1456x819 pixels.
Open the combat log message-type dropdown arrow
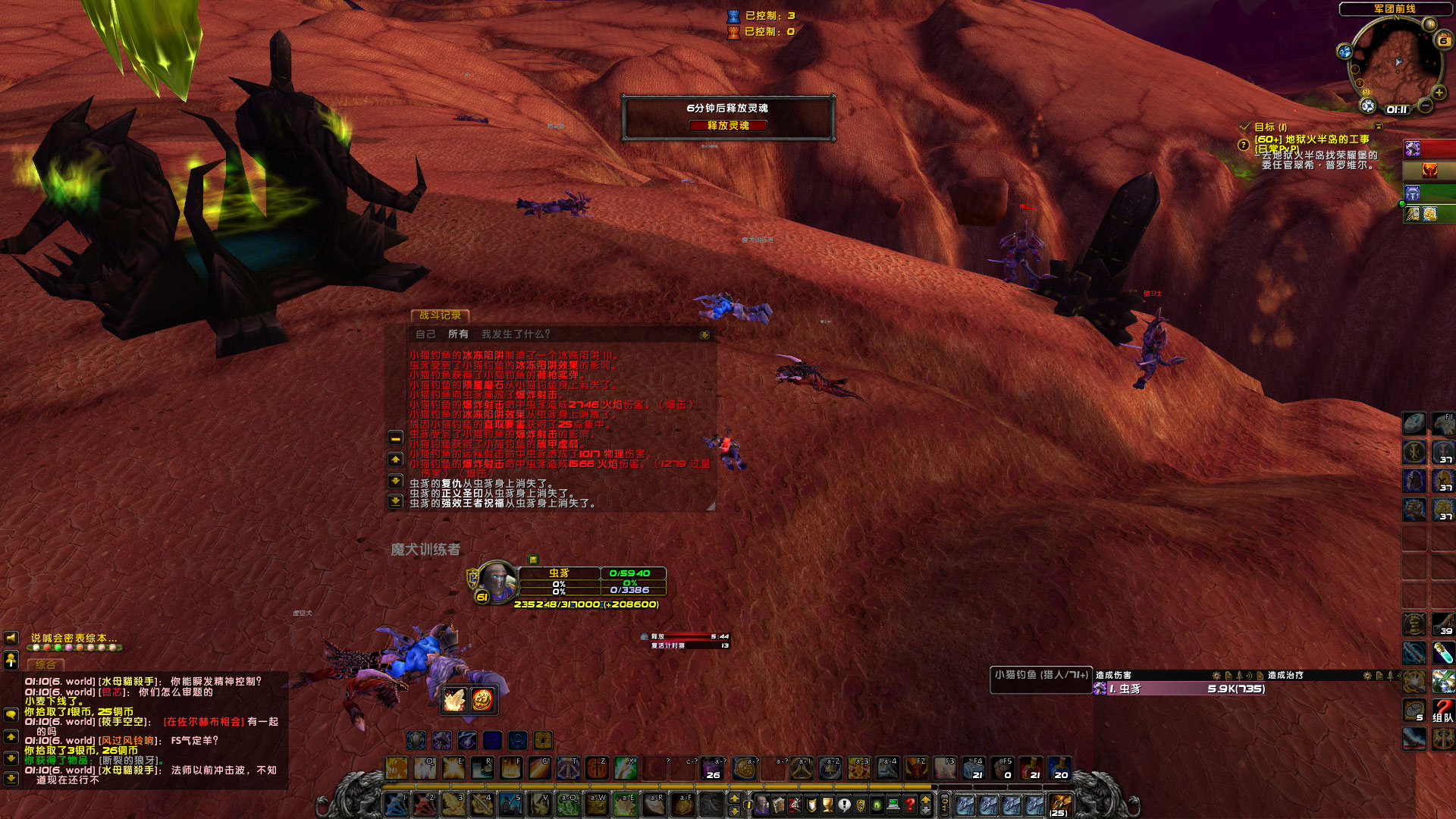[704, 334]
